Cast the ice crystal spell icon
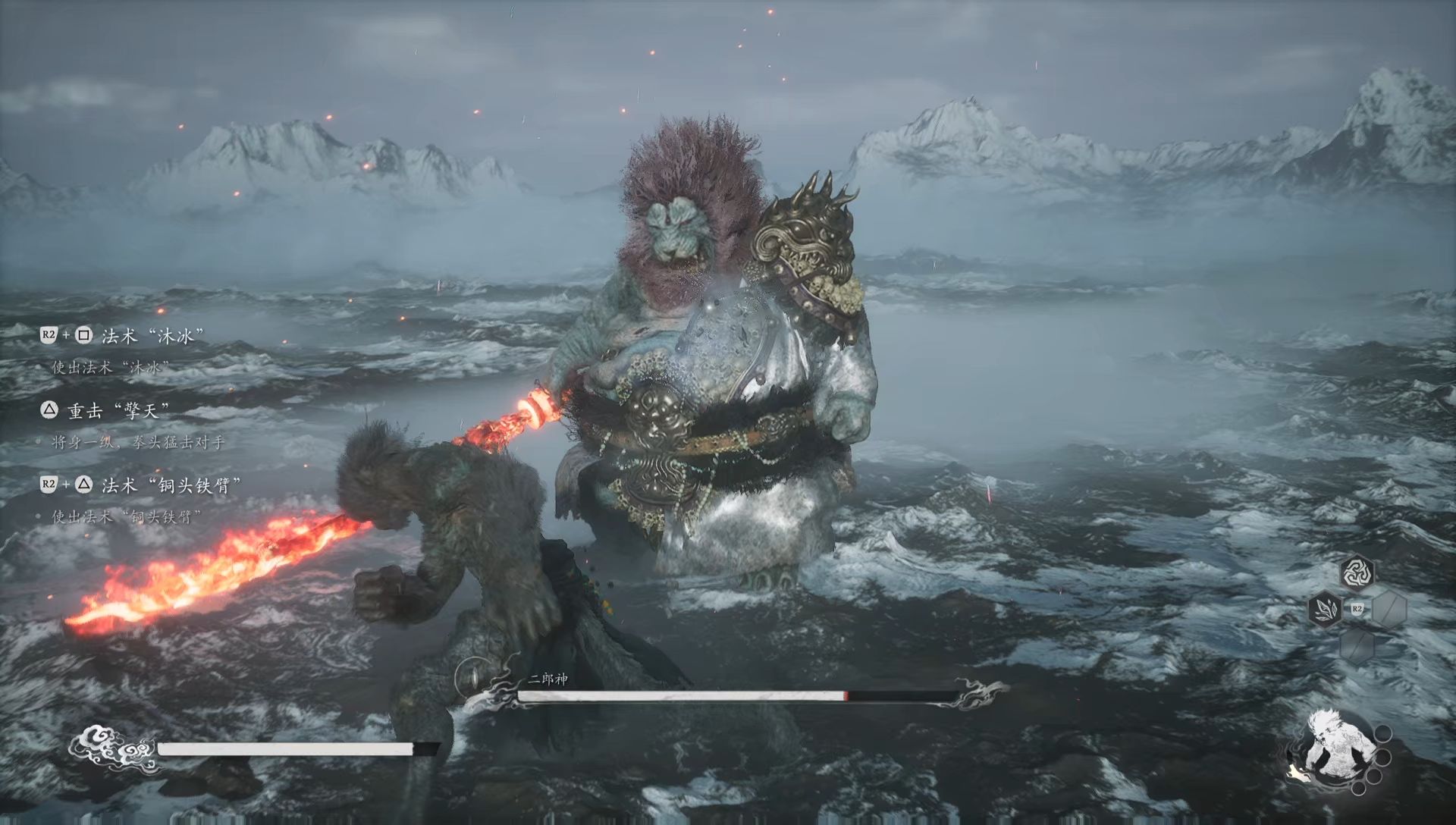Screen dimensions: 1456x825 point(1325,608)
